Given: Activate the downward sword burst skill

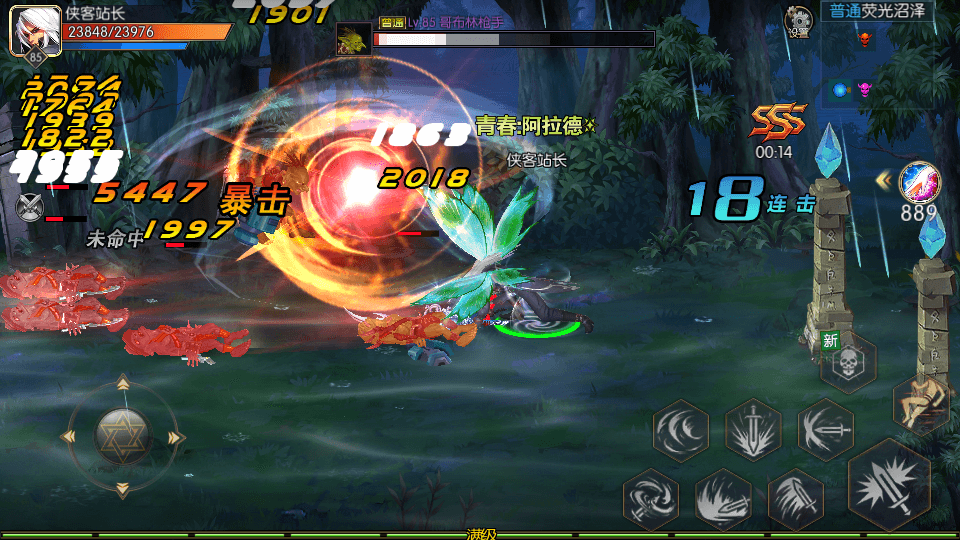Looking at the screenshot, I should pos(753,430).
